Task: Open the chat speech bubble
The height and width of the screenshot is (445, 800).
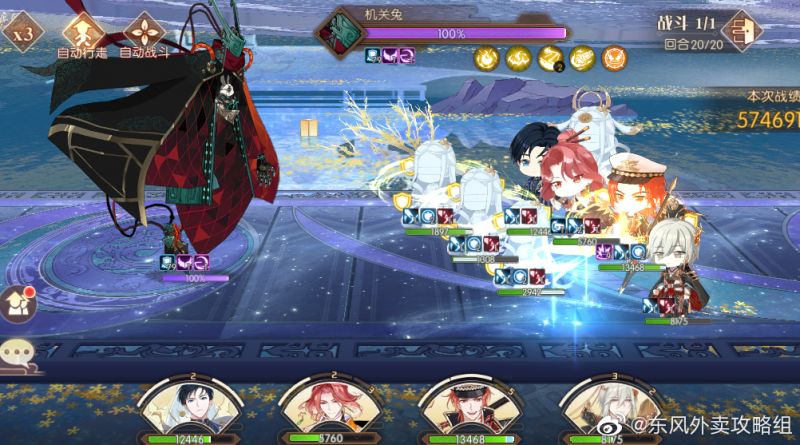Action: point(17,352)
